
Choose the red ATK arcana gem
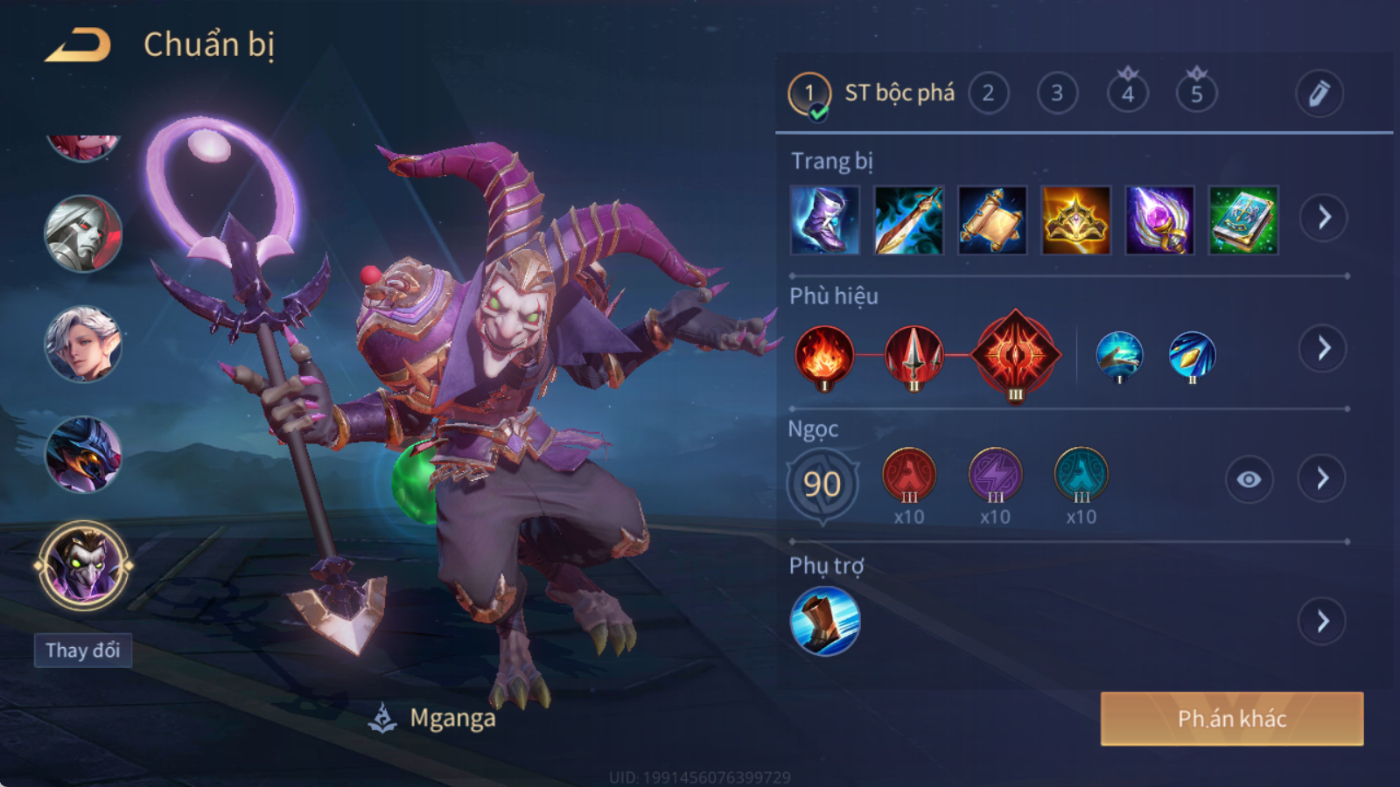[x=909, y=475]
